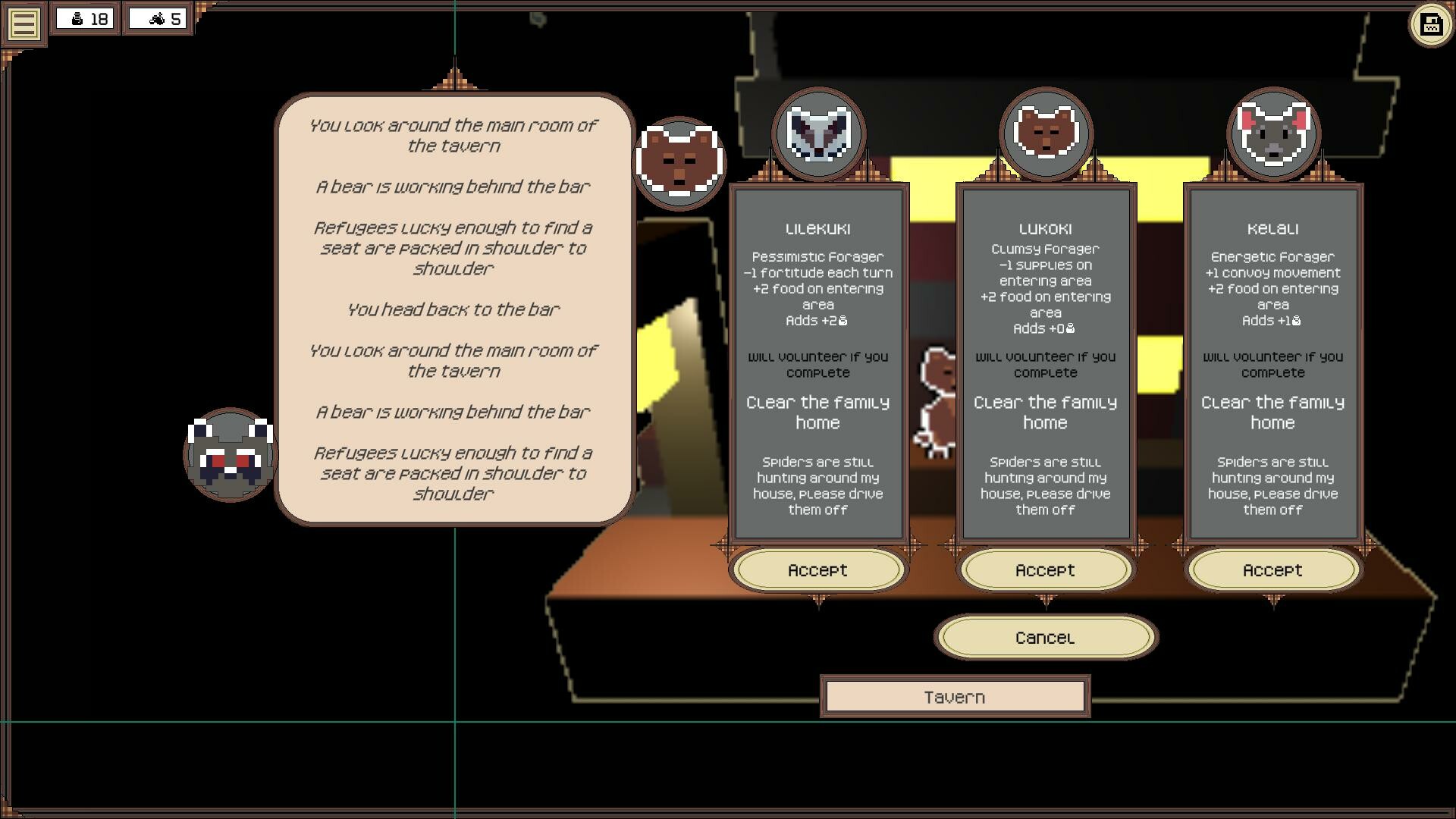Click 'Clear the family home' on Kelali's card

pyautogui.click(x=1272, y=413)
